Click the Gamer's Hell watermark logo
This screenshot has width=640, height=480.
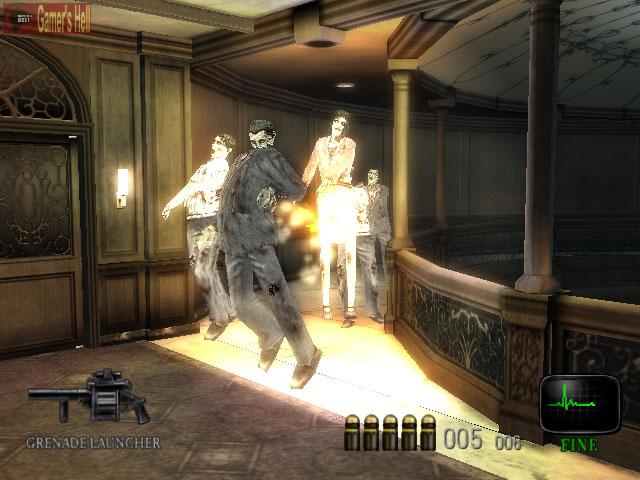click(45, 16)
